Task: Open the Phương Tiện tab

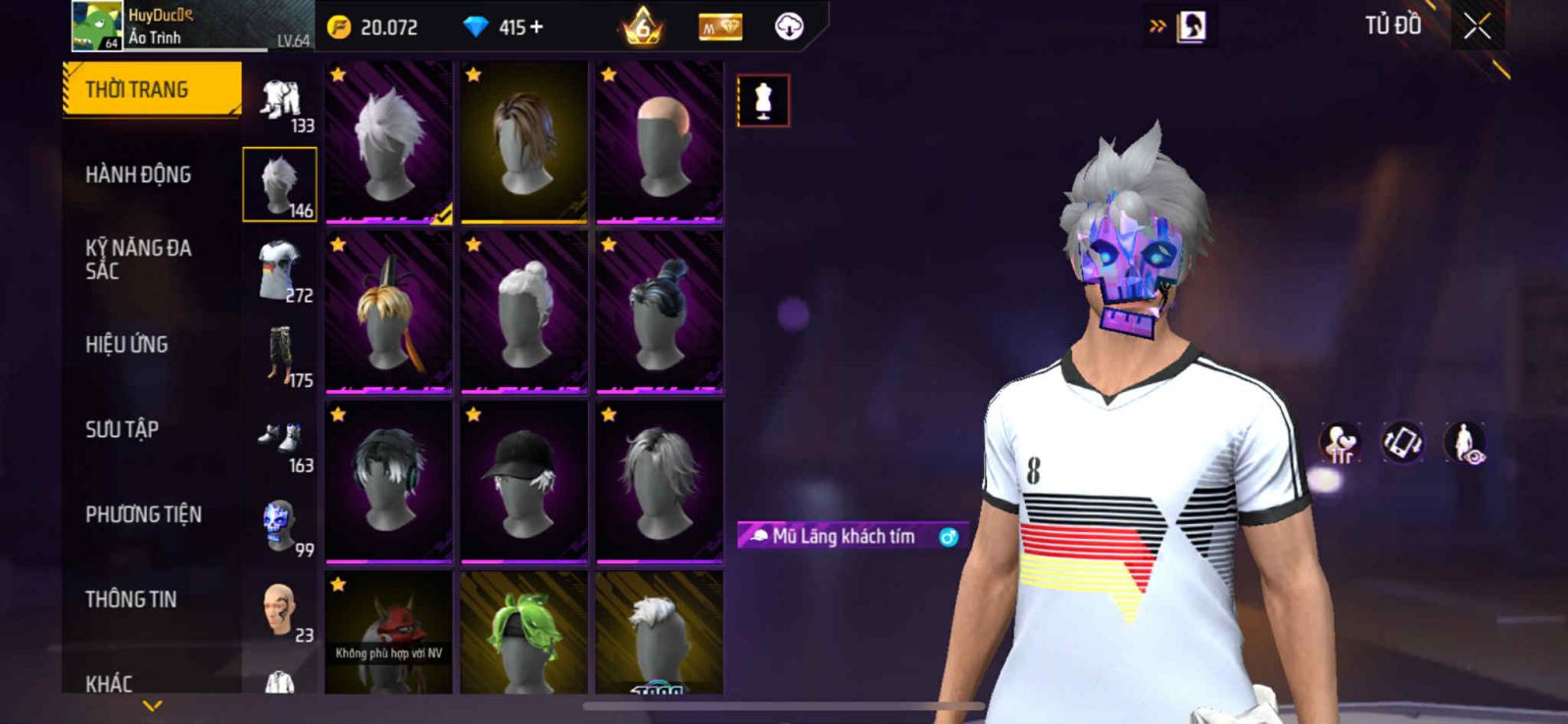Action: pos(143,514)
